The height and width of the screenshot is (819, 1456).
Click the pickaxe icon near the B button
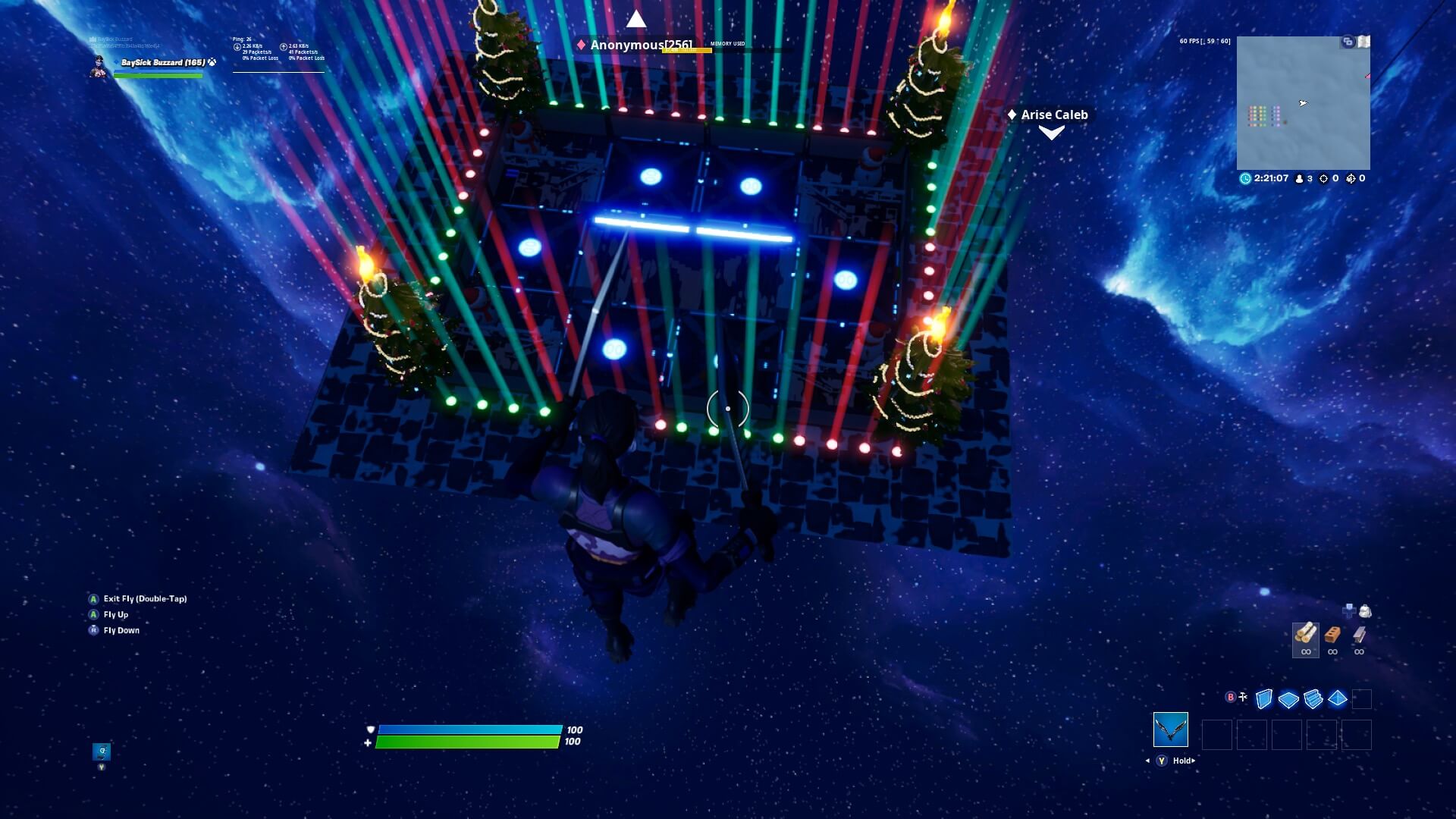coord(1243,697)
